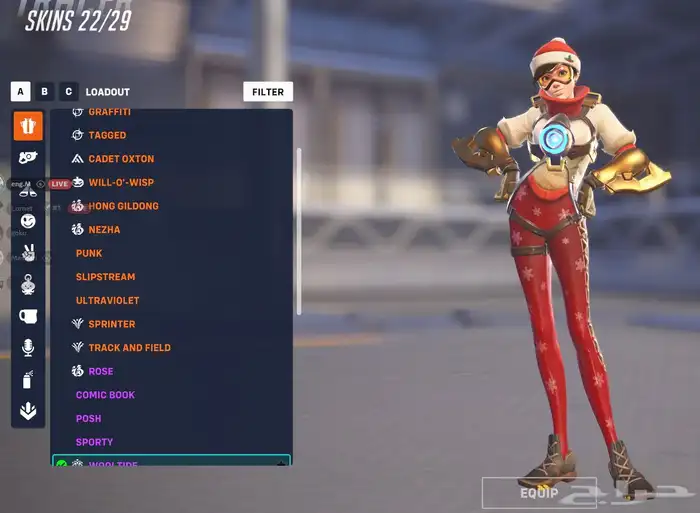
Task: Switch to loadout B
Action: [x=44, y=92]
